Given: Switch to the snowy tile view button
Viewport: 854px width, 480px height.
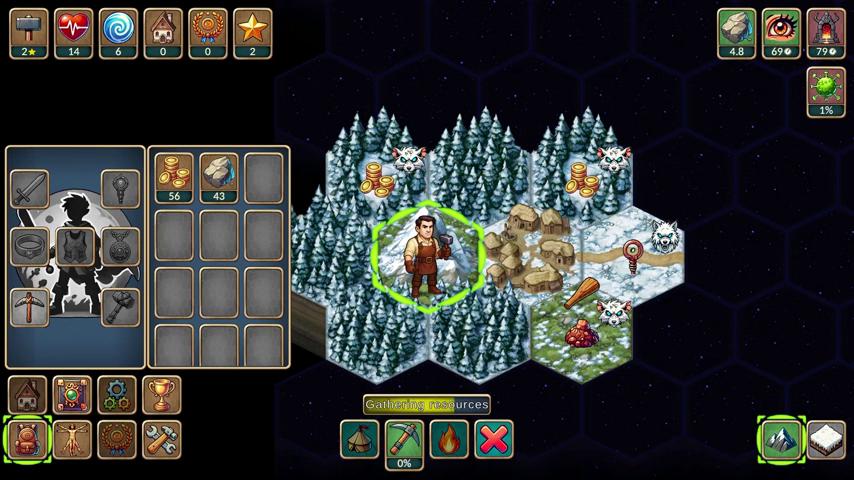Looking at the screenshot, I should pos(826,440).
